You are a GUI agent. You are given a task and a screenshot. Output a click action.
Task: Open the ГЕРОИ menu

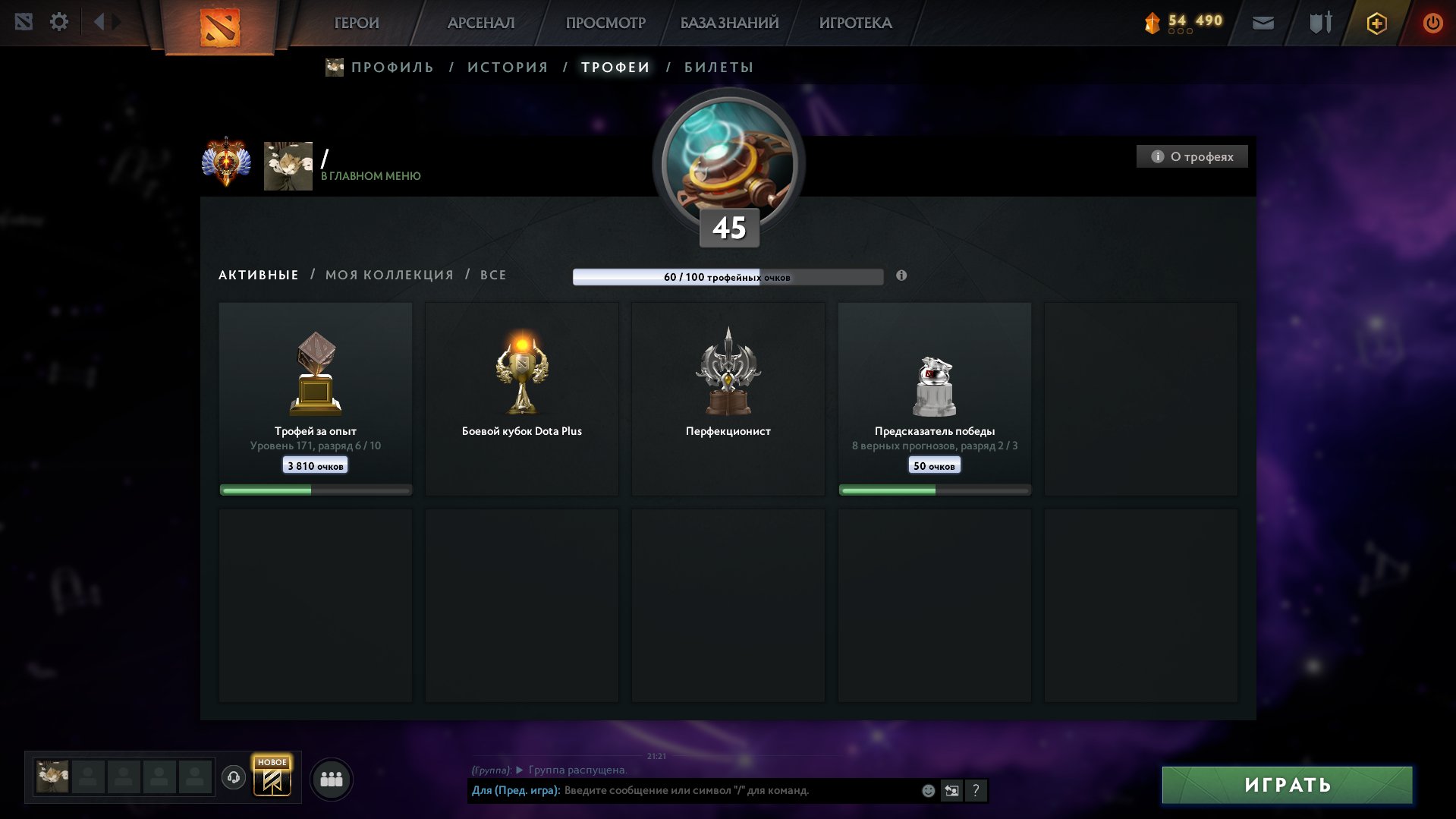[357, 23]
